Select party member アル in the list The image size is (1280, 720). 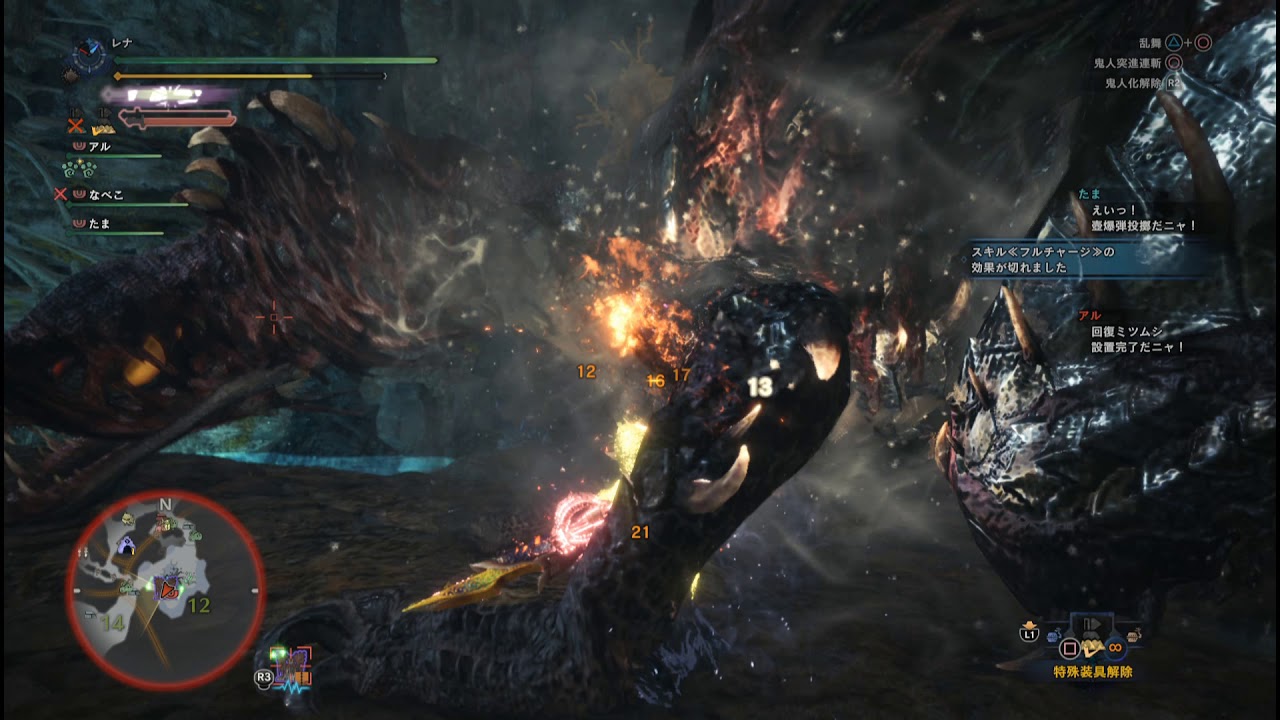point(100,147)
